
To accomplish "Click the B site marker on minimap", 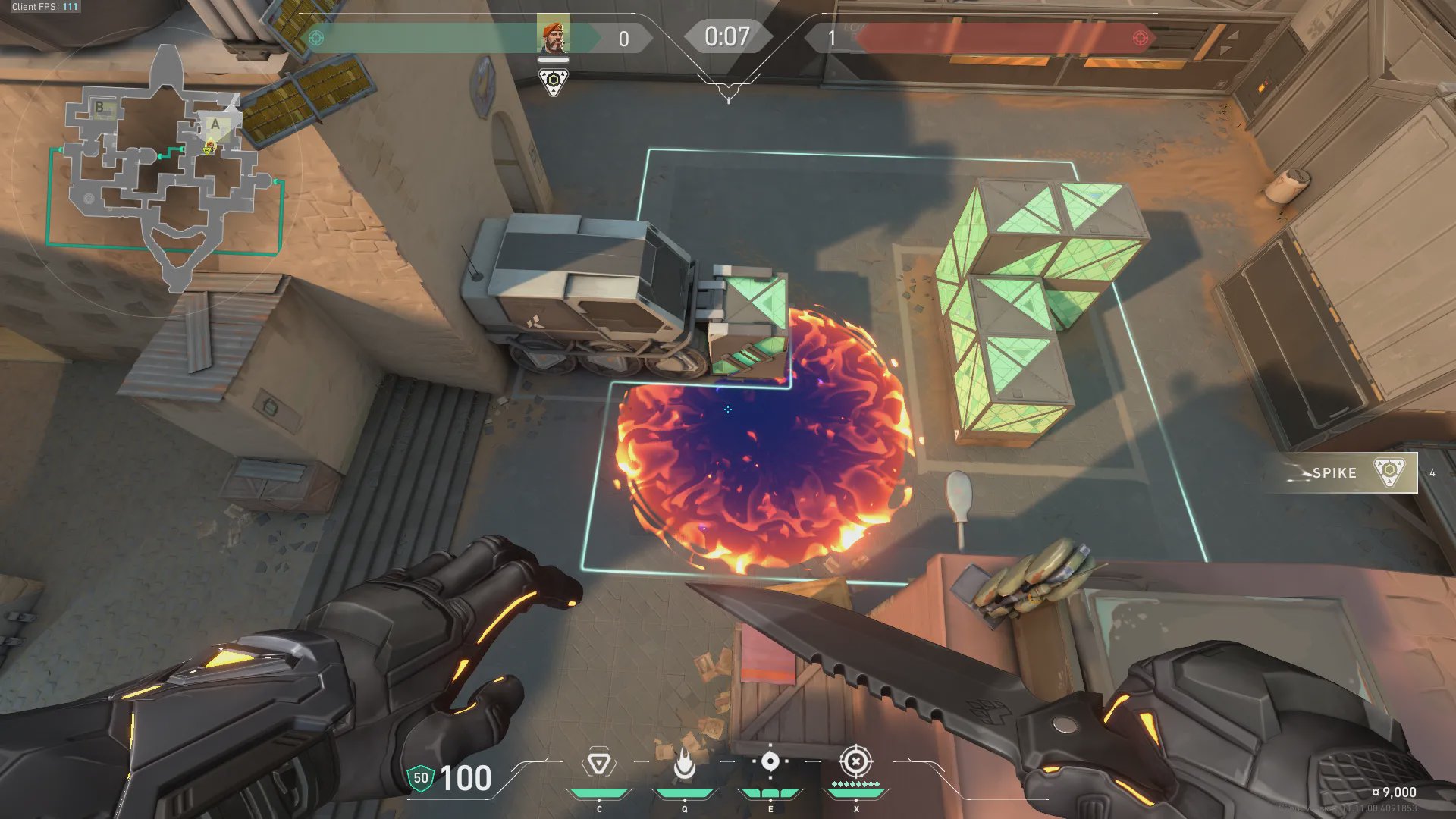I will point(99,108).
